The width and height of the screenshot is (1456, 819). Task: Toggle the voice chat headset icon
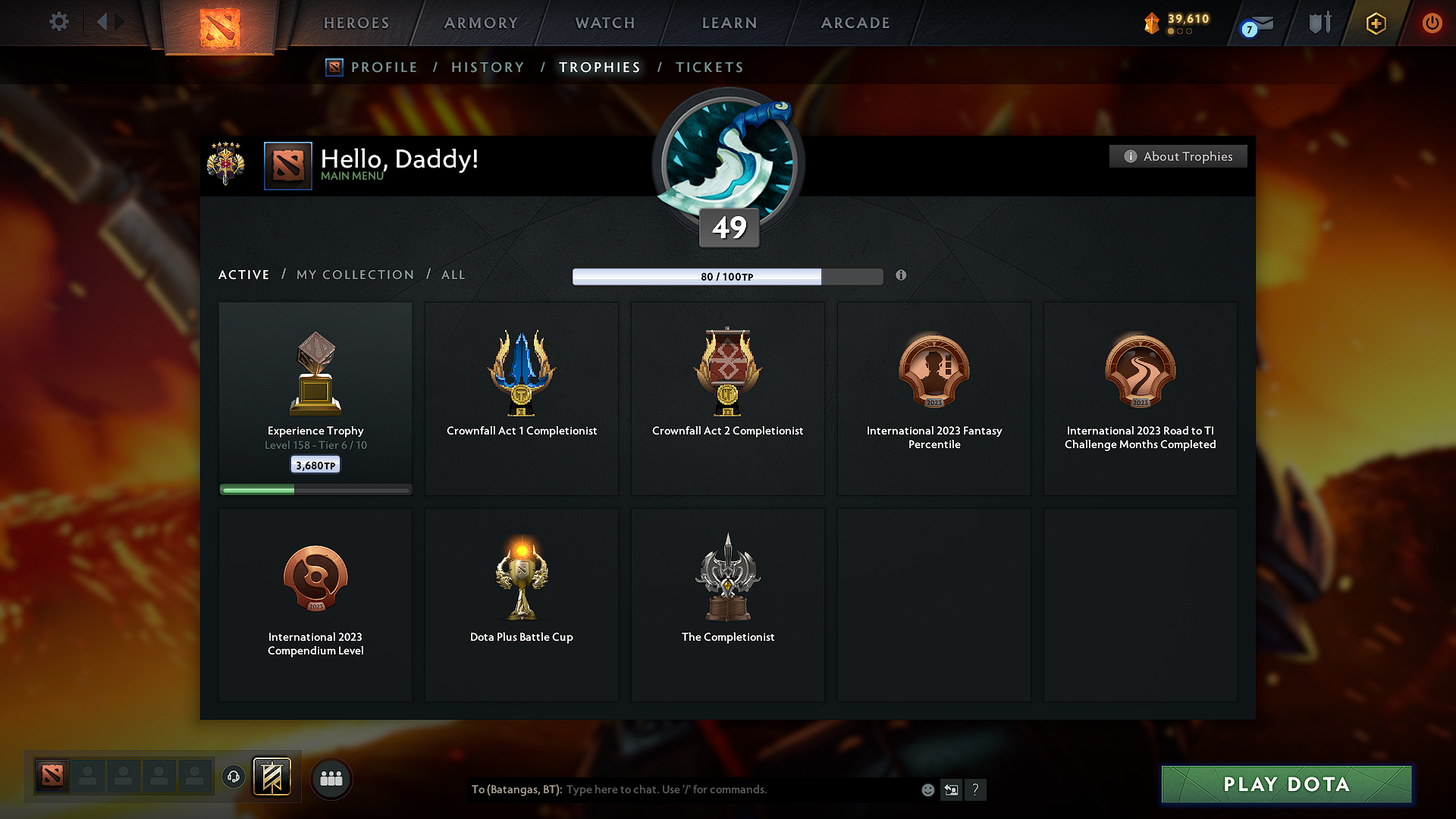(x=233, y=777)
